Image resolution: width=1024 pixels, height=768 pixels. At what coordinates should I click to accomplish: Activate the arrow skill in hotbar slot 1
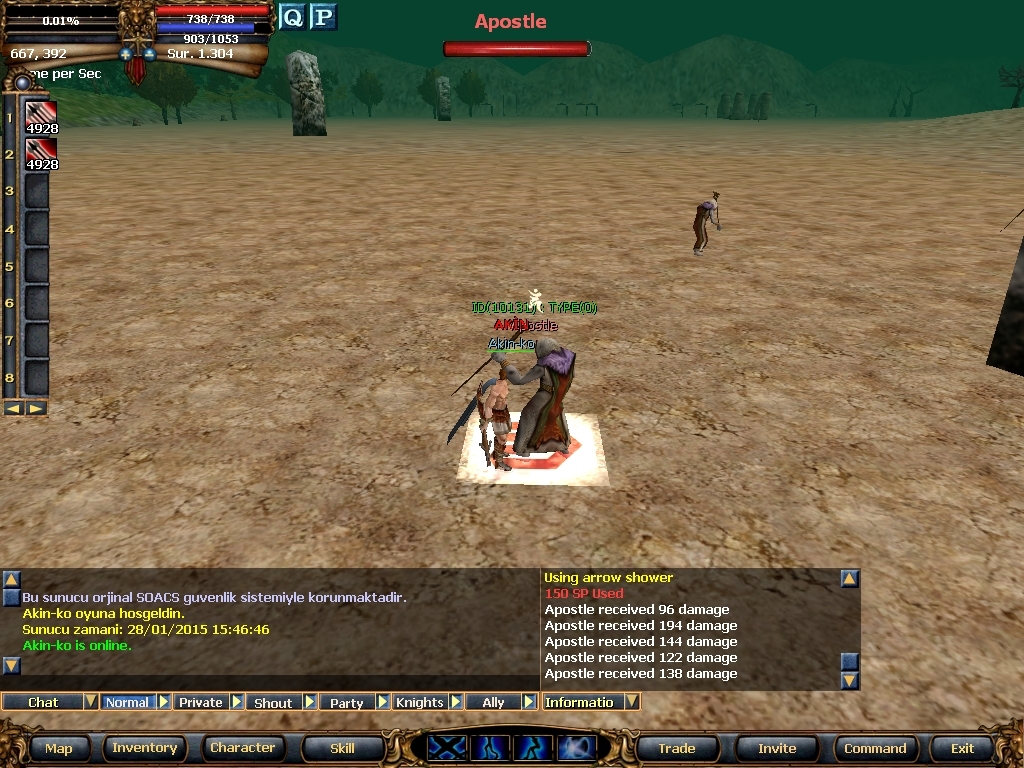click(x=41, y=116)
